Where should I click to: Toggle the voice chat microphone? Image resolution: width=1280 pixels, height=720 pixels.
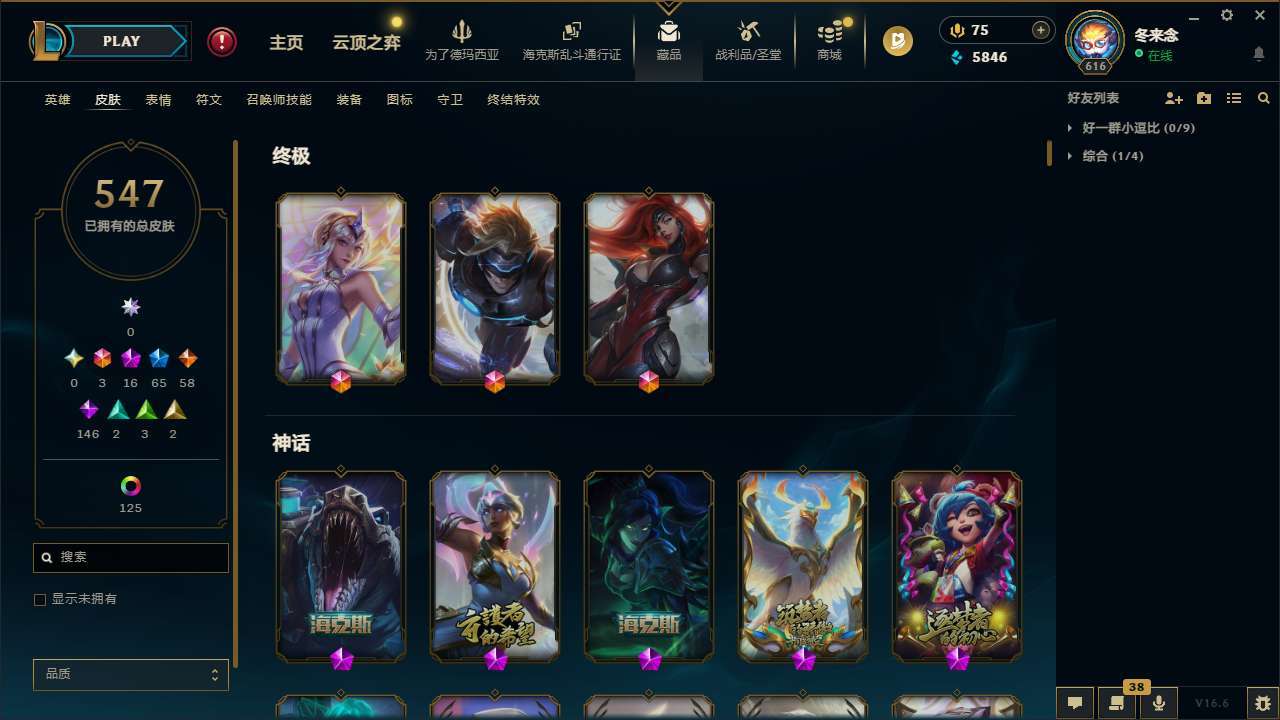tap(1158, 703)
